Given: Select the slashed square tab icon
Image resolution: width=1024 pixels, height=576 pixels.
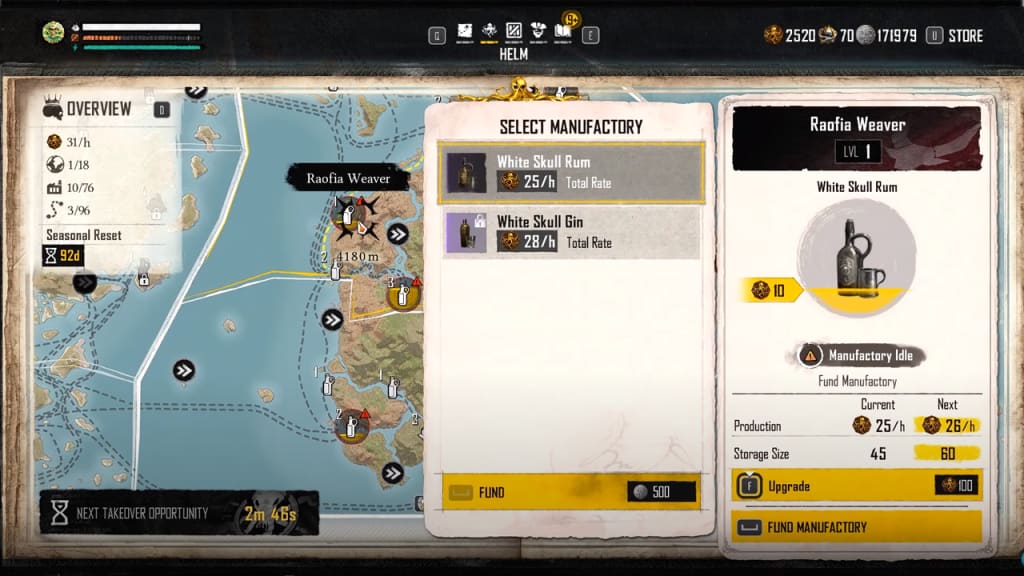Looking at the screenshot, I should pos(514,31).
